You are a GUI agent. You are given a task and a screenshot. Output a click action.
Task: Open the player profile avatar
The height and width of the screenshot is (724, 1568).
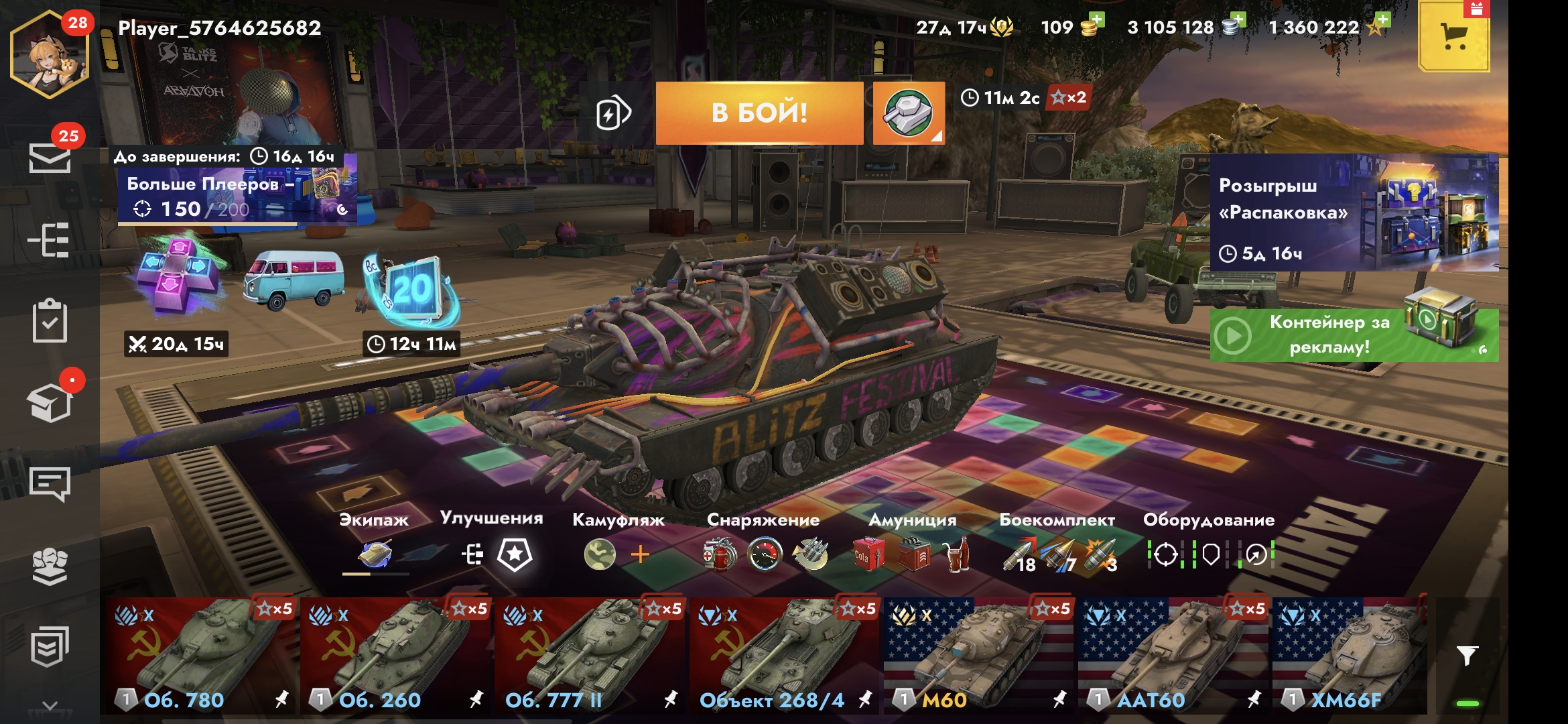[50, 56]
